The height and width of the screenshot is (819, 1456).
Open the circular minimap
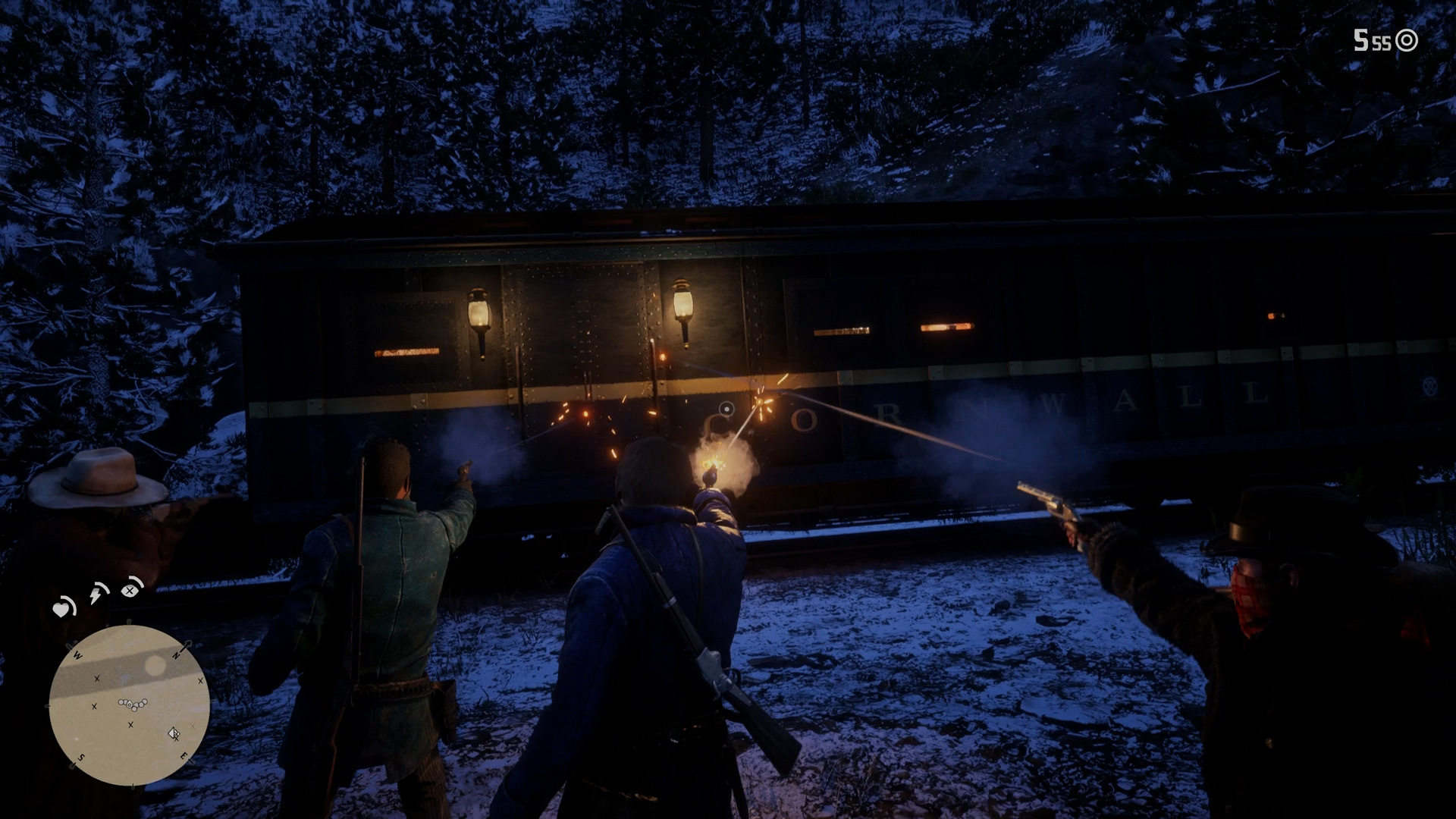[129, 705]
